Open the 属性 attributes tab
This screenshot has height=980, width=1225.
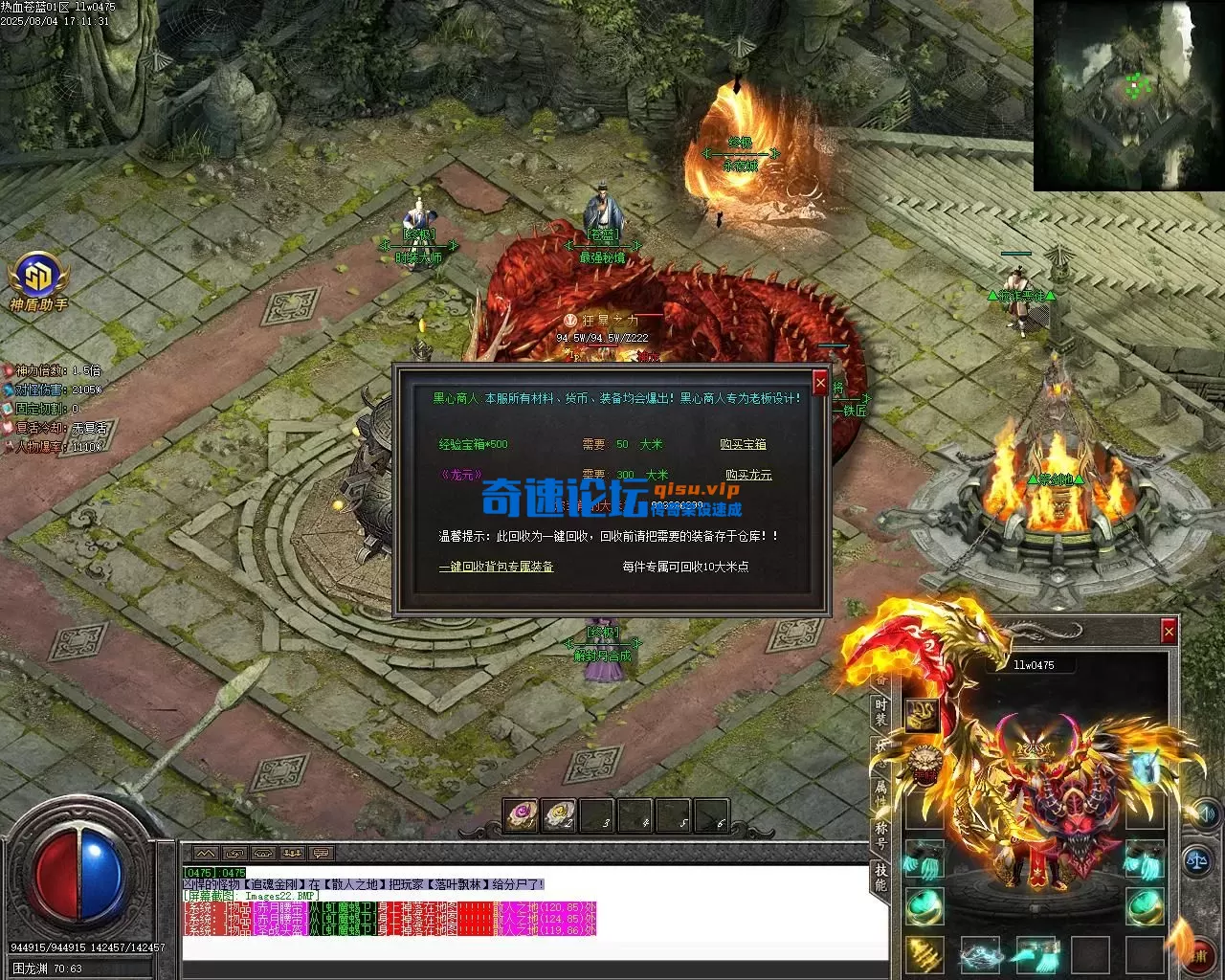click(x=880, y=793)
